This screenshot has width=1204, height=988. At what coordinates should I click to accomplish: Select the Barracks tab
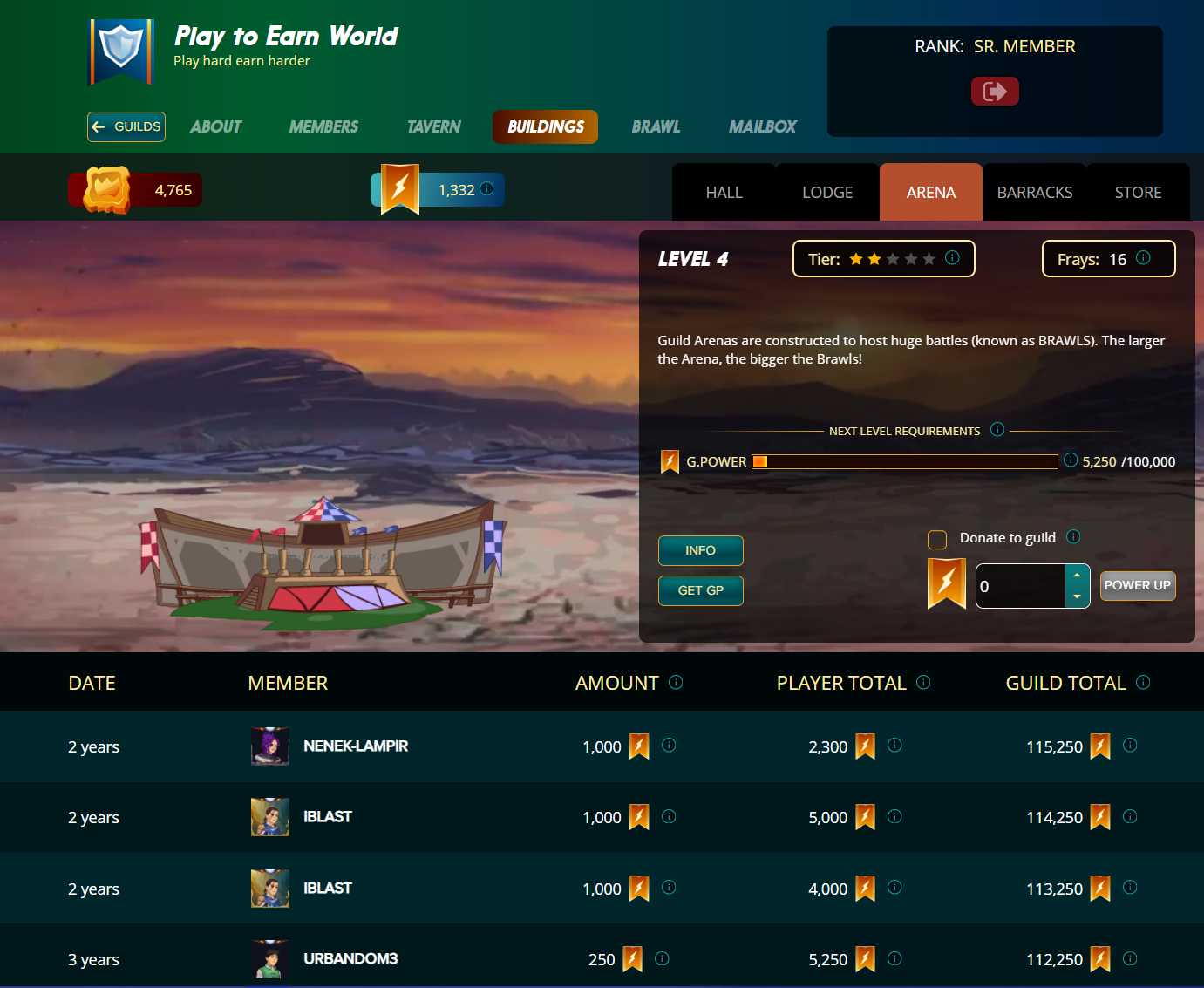coord(1034,193)
